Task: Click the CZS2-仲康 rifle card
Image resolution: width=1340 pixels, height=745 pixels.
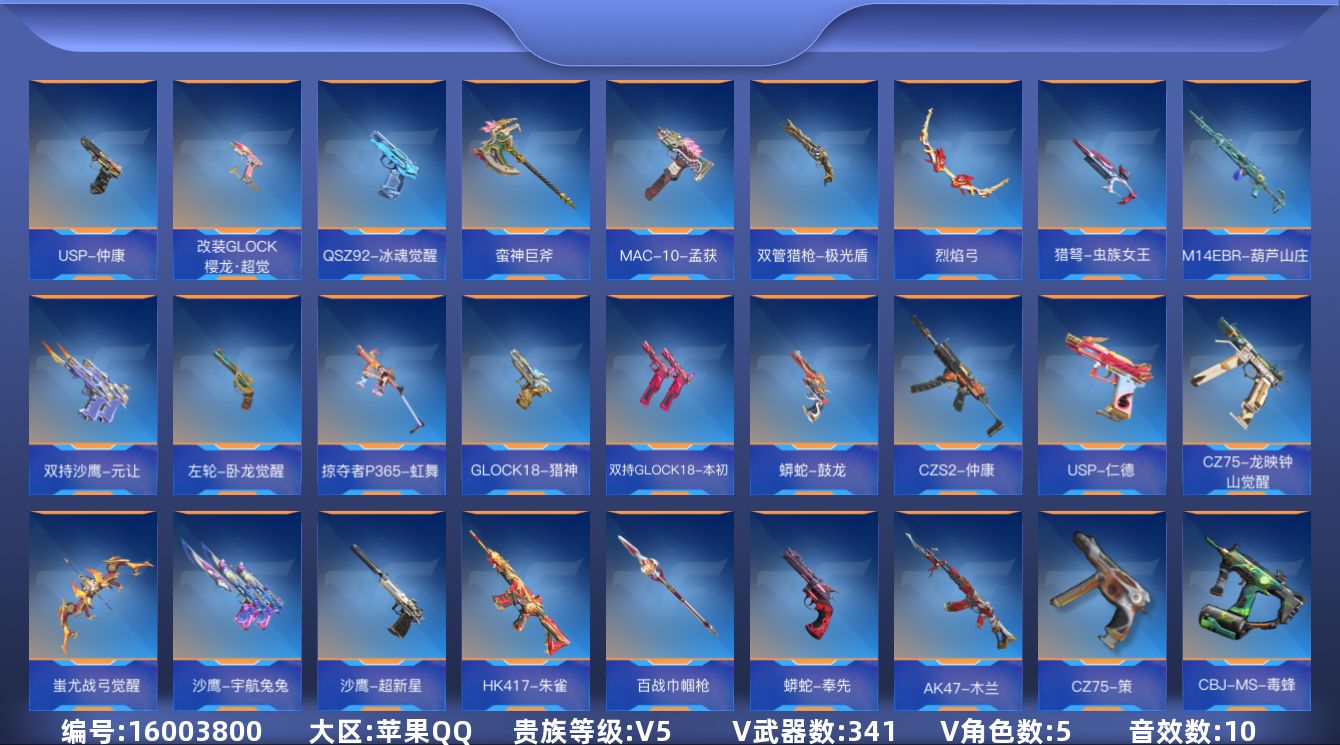Action: pos(958,385)
